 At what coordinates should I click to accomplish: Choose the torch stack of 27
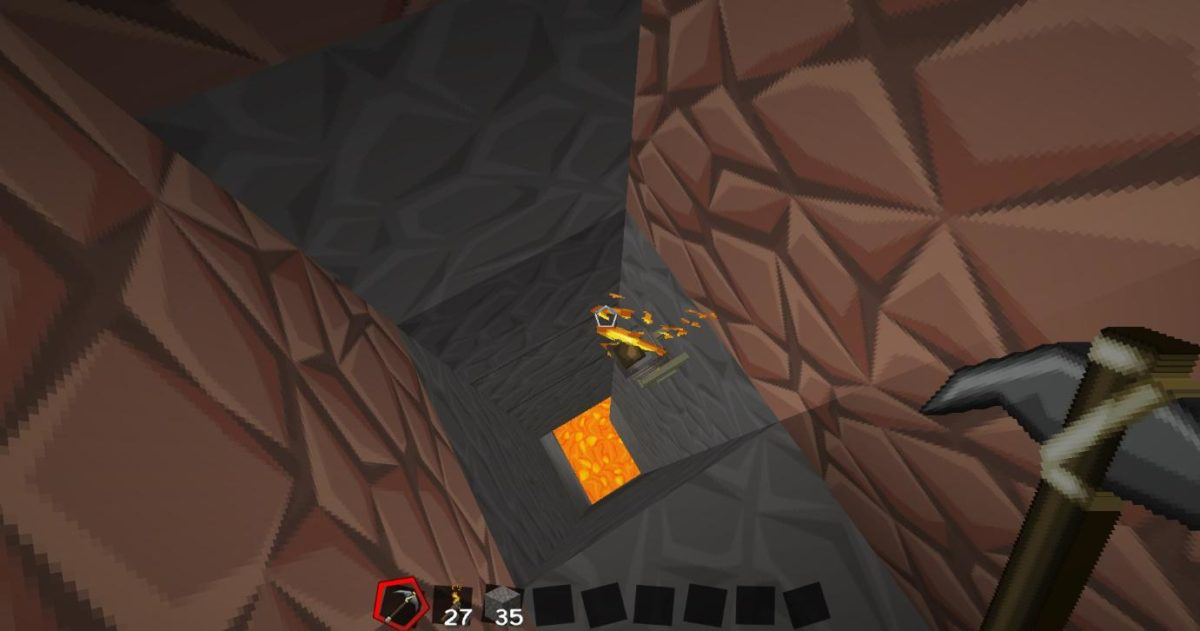tap(452, 604)
